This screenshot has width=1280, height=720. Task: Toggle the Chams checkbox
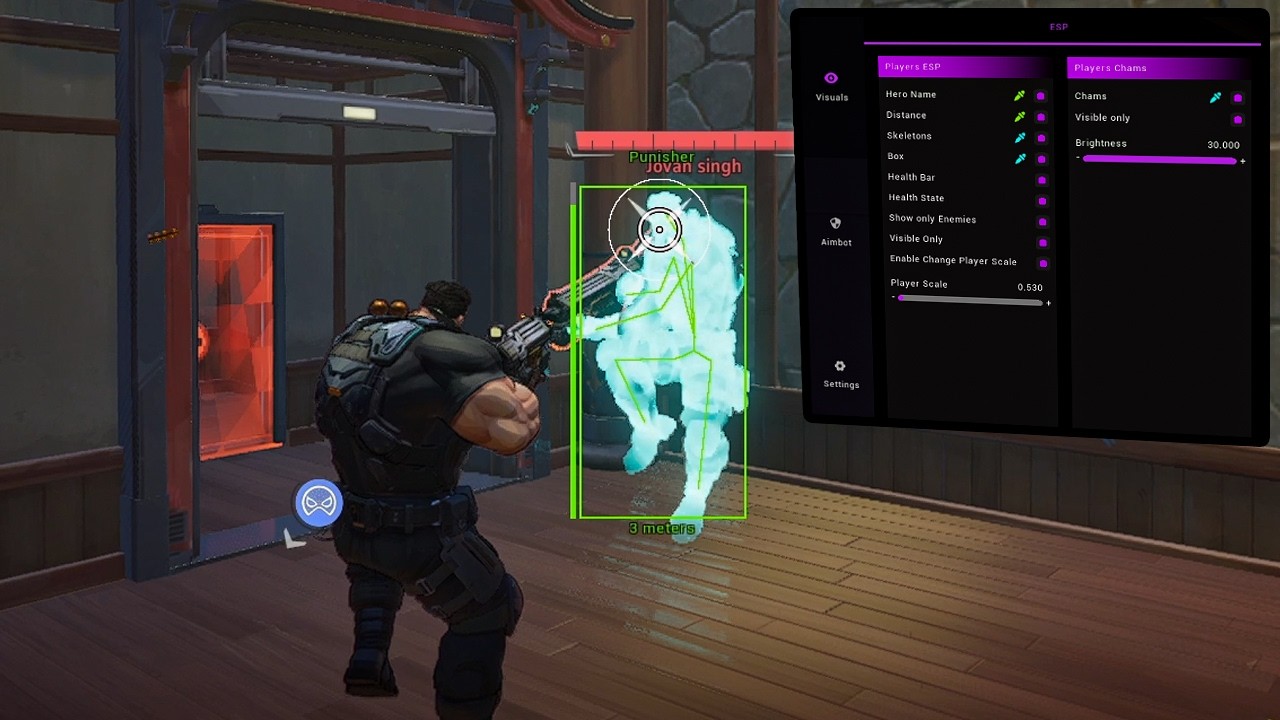[1238, 98]
